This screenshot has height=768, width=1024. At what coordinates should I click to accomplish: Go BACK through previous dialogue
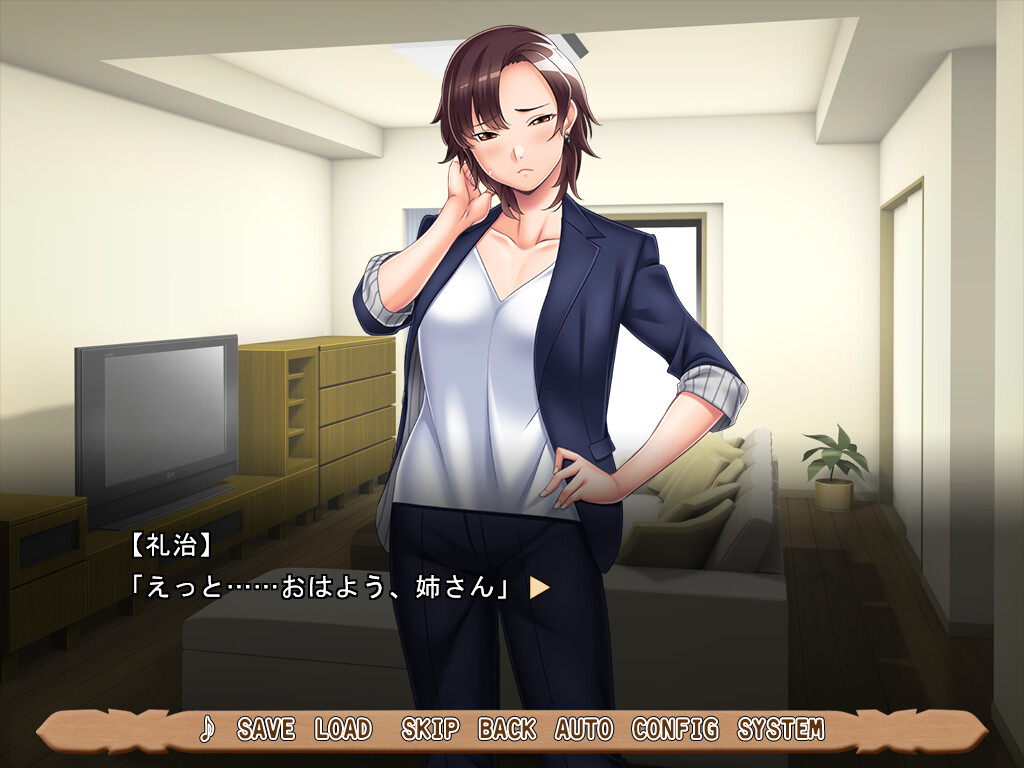tap(507, 730)
